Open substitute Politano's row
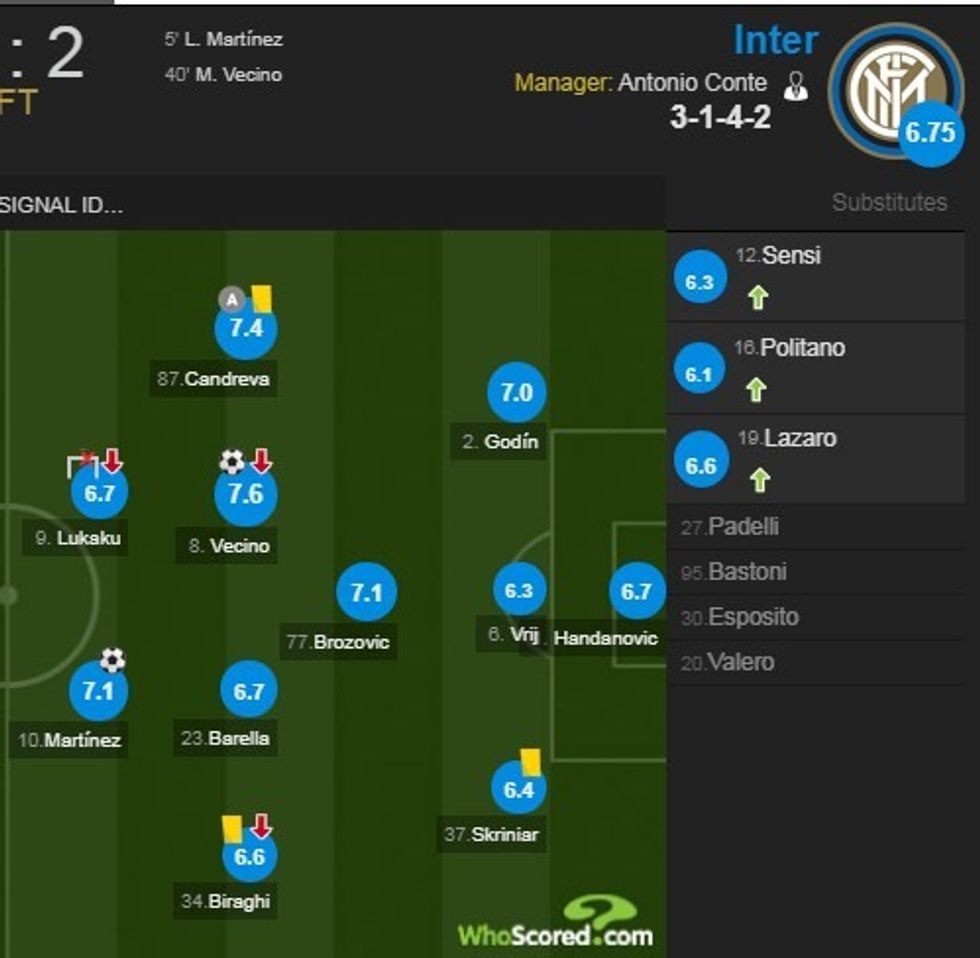Screen dimensions: 980x958 pyautogui.click(x=802, y=348)
